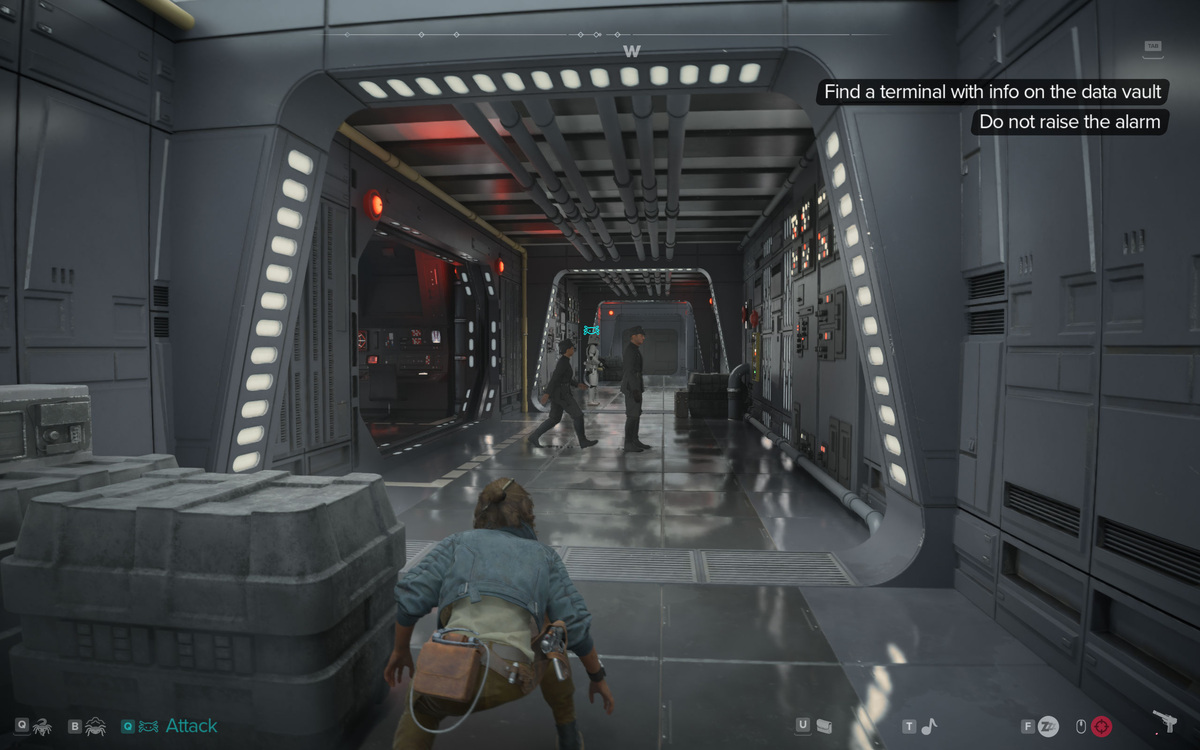Select the blaster pistol weapon icon
This screenshot has height=750, width=1200.
(1165, 722)
